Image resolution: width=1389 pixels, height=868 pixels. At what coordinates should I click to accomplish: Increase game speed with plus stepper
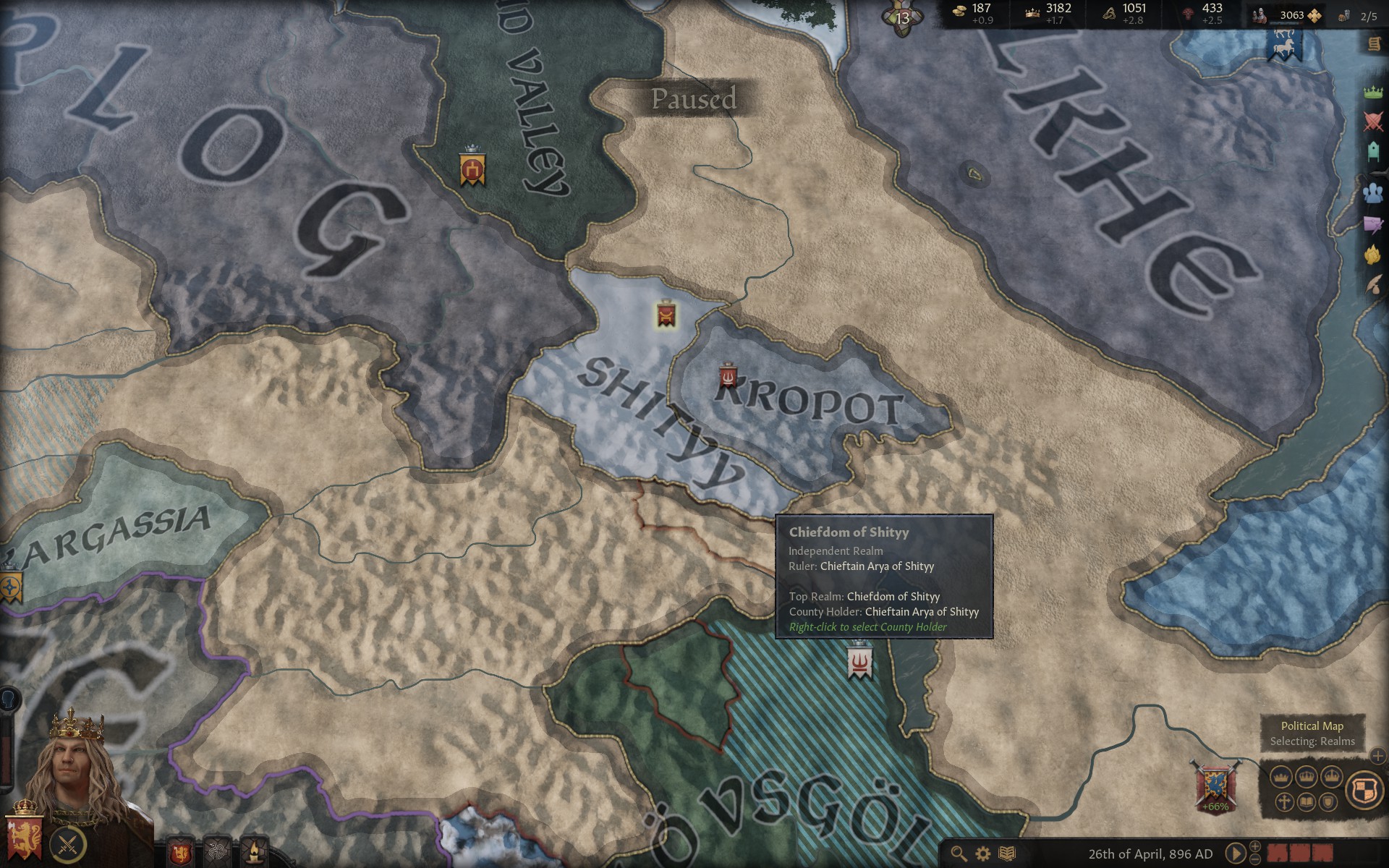[1255, 846]
